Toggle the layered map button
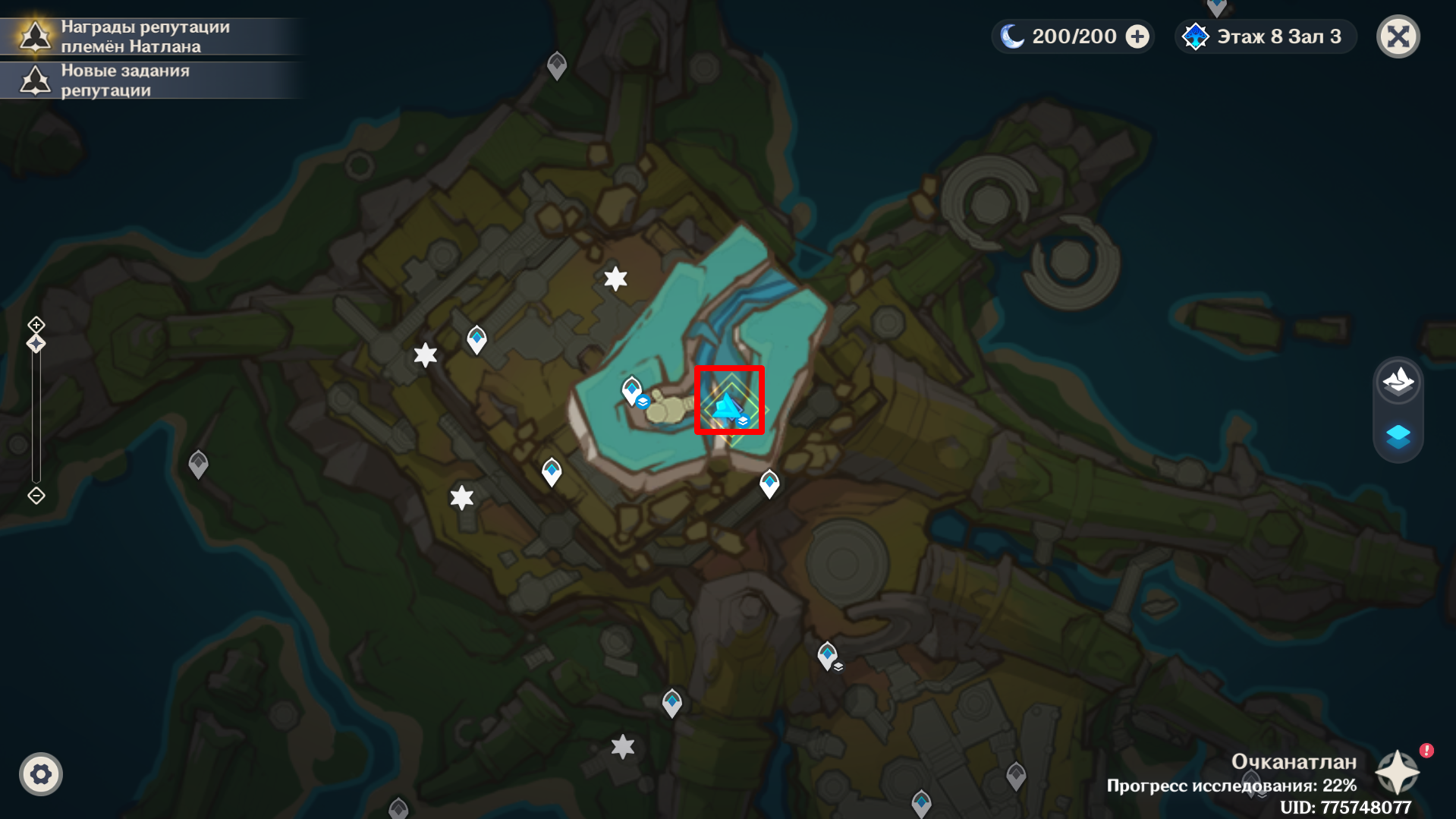 1398,436
